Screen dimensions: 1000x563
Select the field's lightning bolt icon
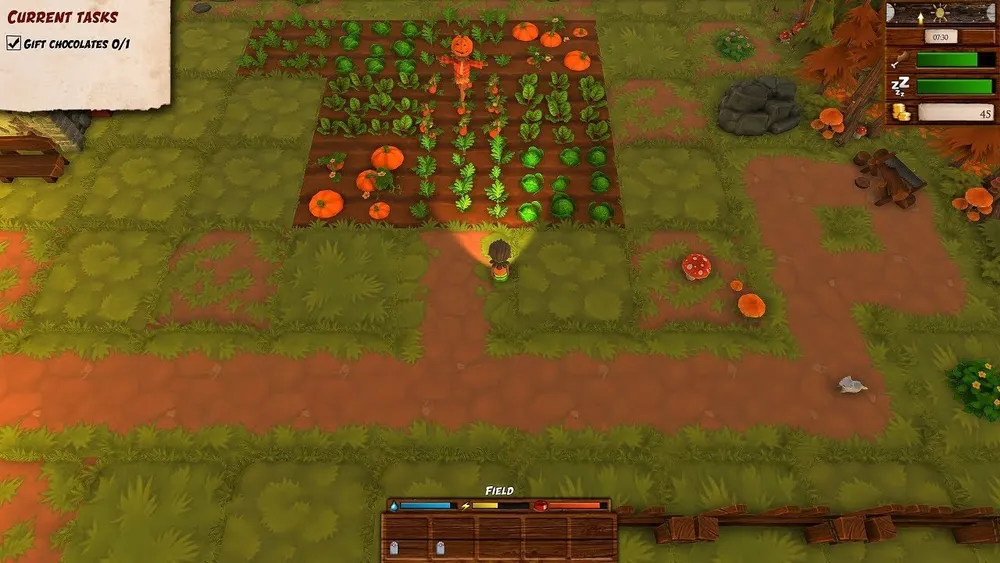pos(464,506)
